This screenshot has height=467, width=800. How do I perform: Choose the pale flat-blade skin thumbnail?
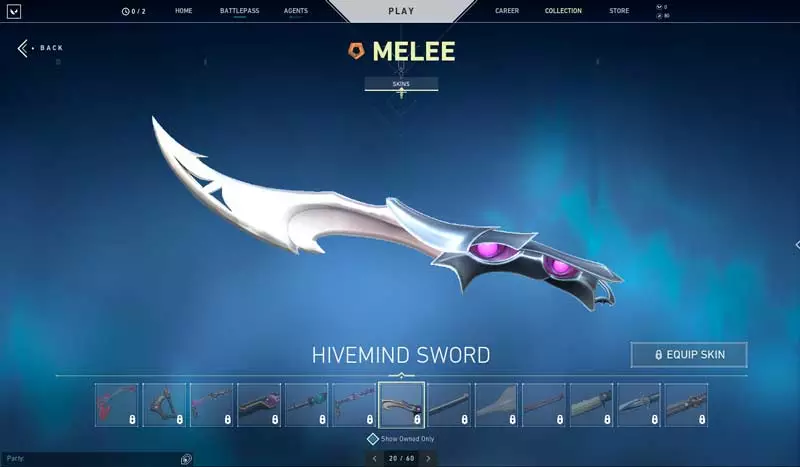click(496, 405)
